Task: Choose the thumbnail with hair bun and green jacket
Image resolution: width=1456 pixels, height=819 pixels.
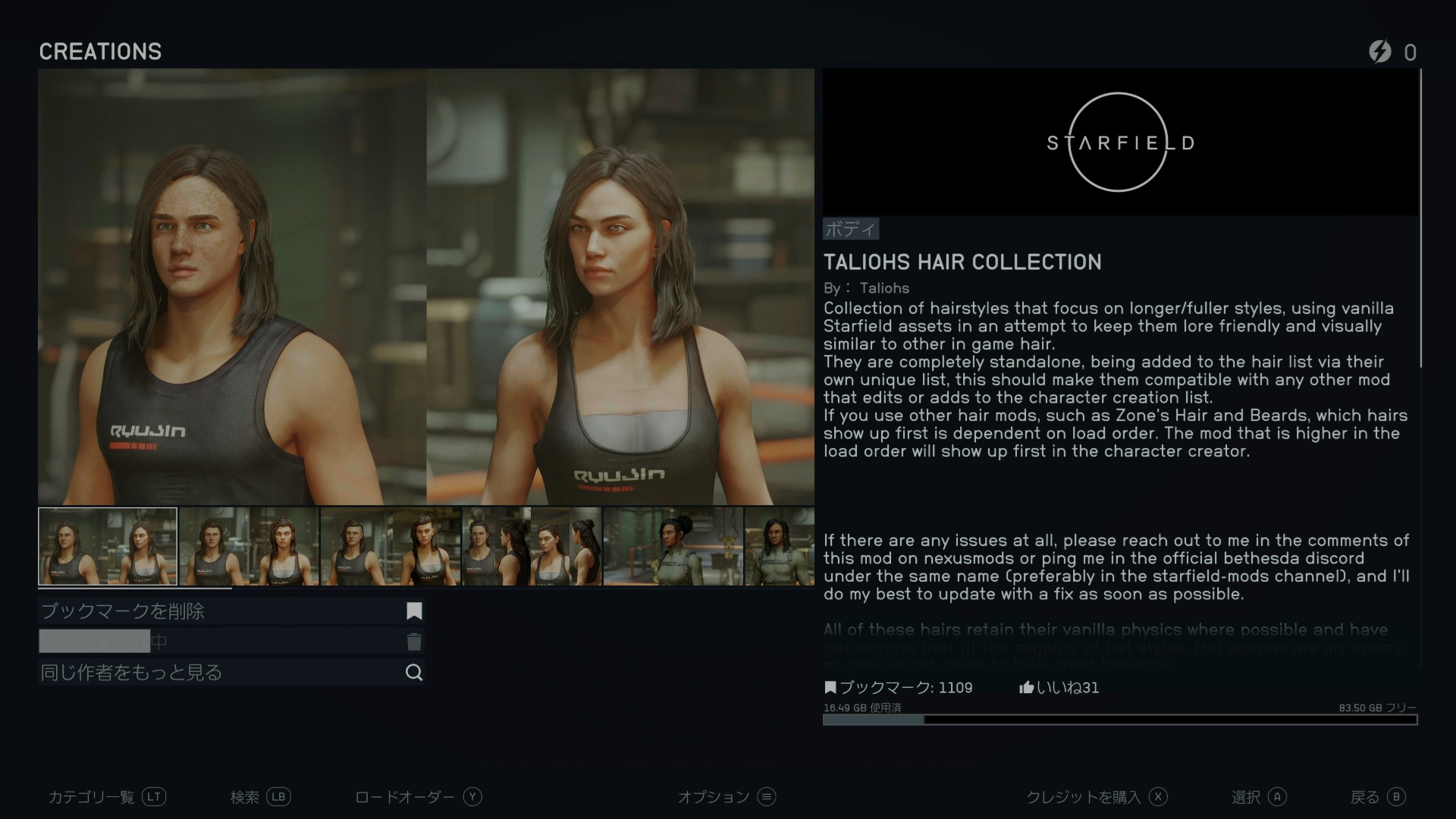Action: click(673, 546)
